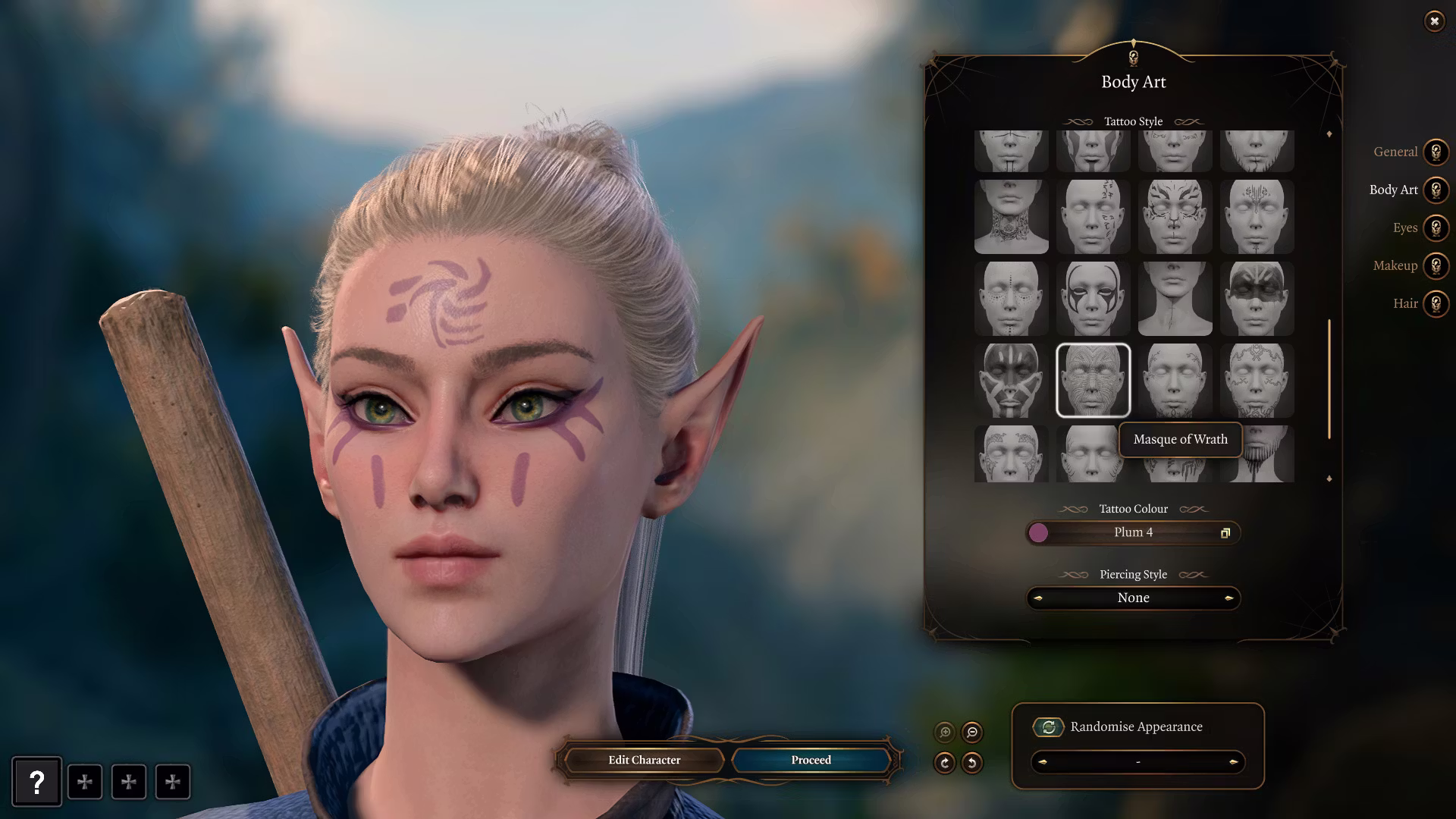Choose next randomise preset with right arrow
Image resolution: width=1456 pixels, height=819 pixels.
coord(1233,762)
